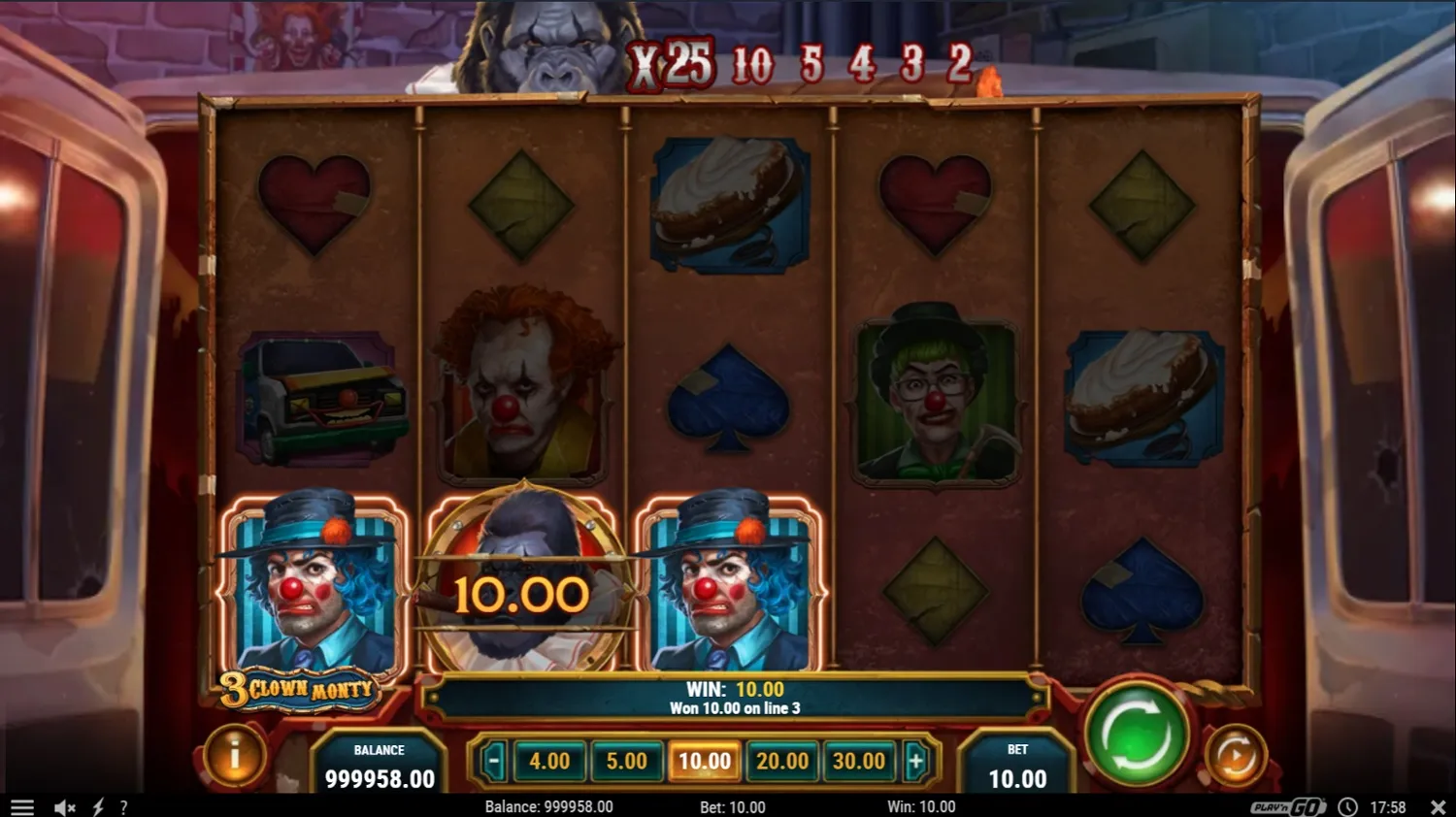
Task: Activate the 30.00 bet option
Action: [859, 761]
